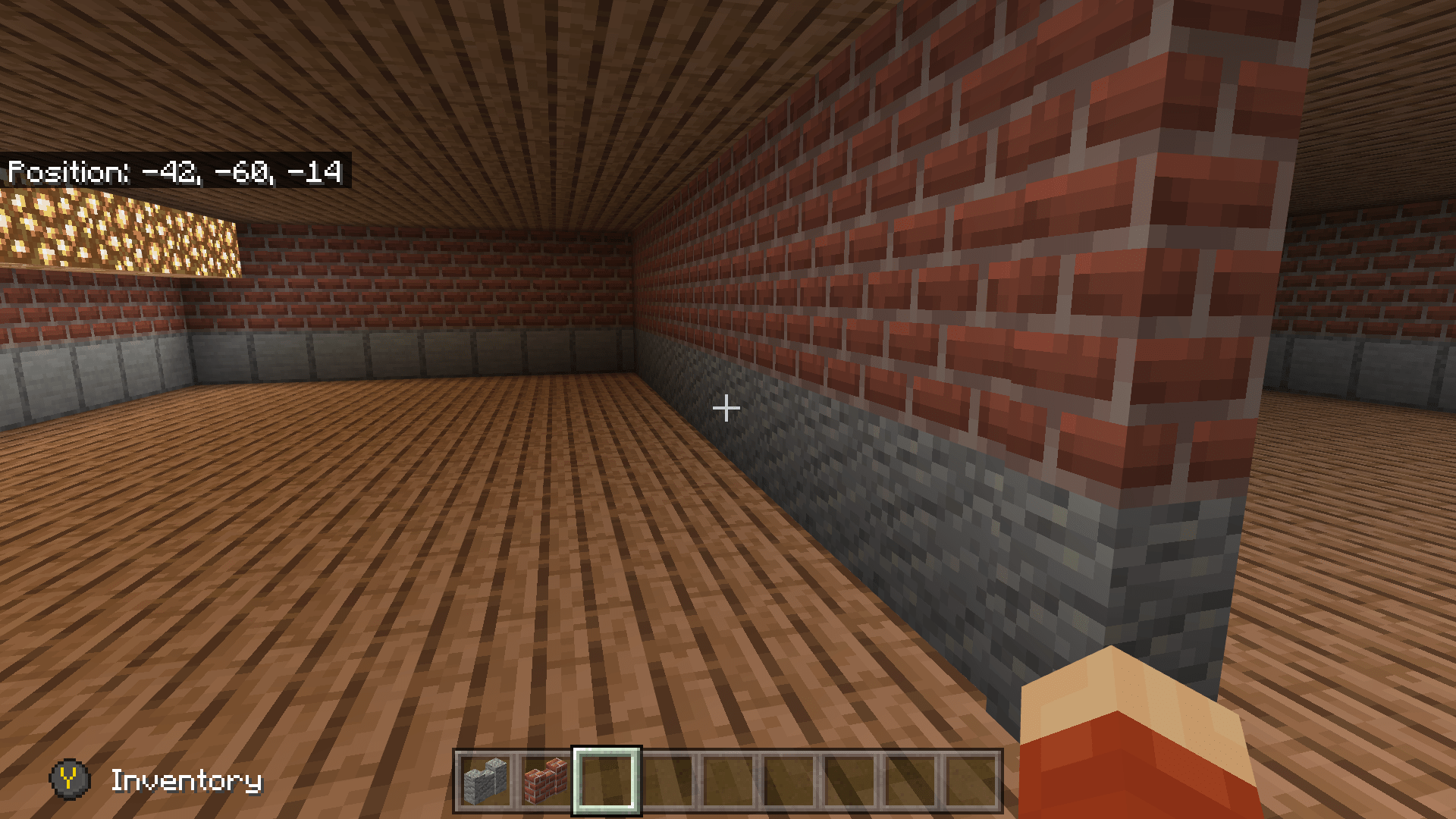This screenshot has width=1456, height=819.
Task: Toggle selection to hotbar slot four
Action: (670, 781)
